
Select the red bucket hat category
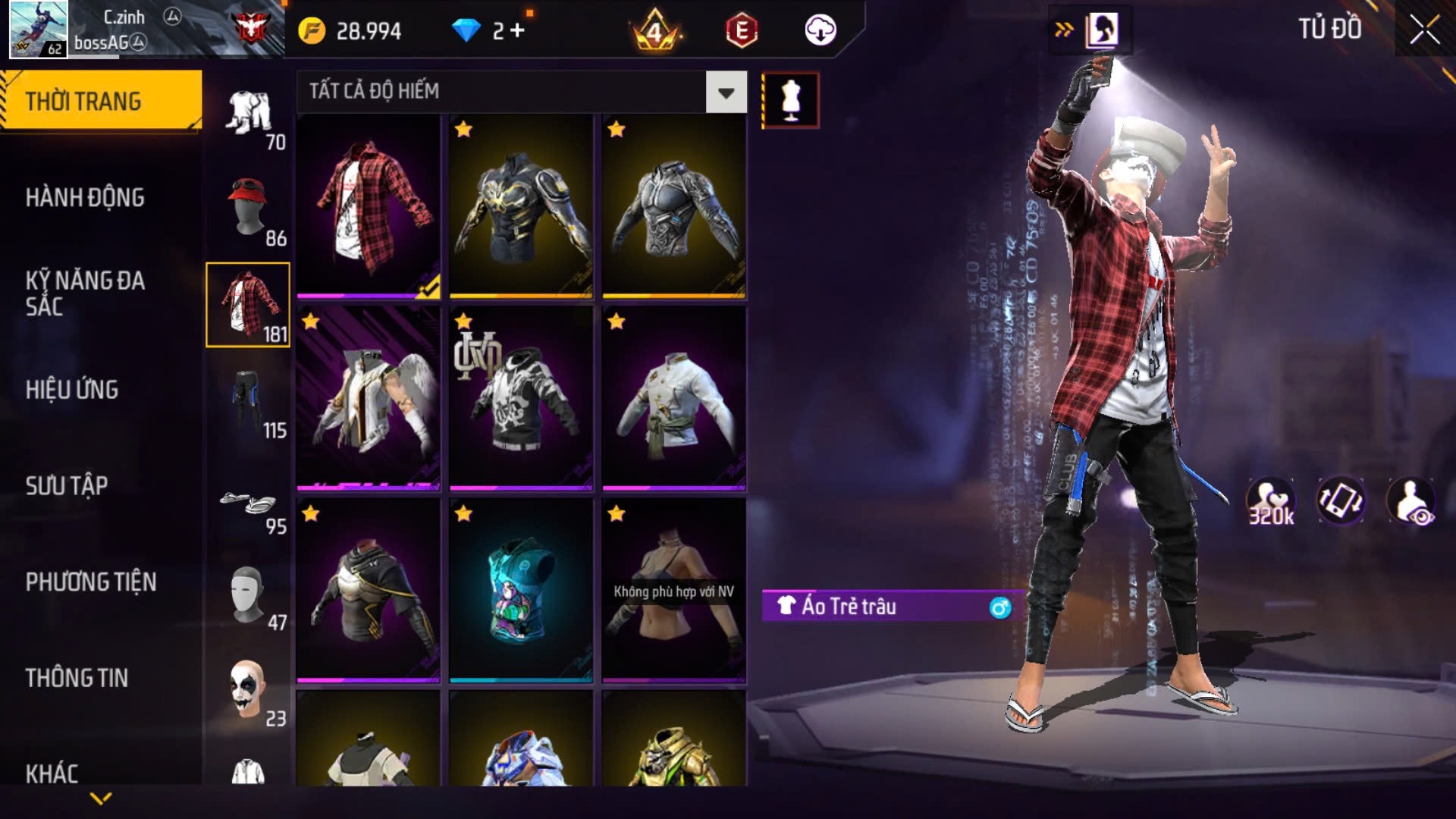[x=248, y=209]
